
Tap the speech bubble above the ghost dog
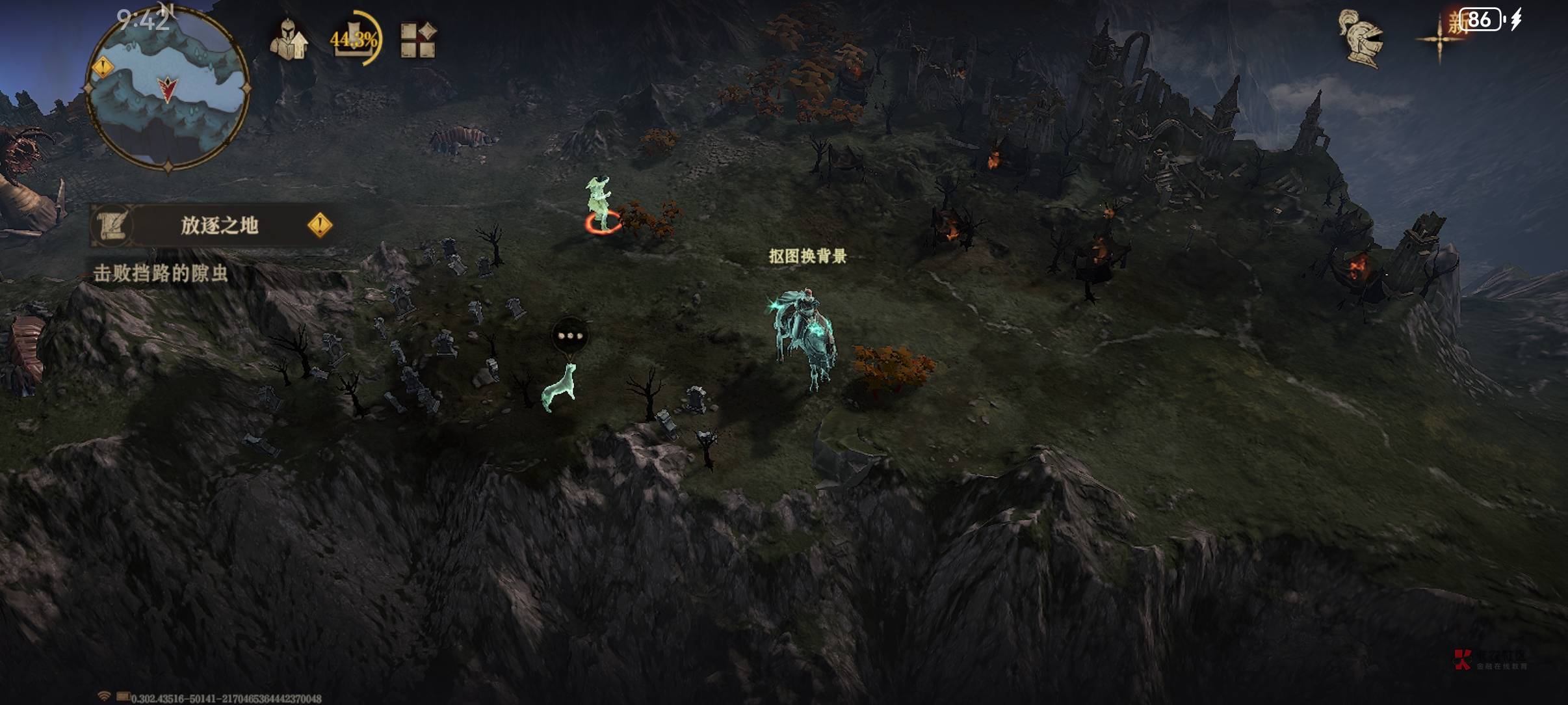570,336
